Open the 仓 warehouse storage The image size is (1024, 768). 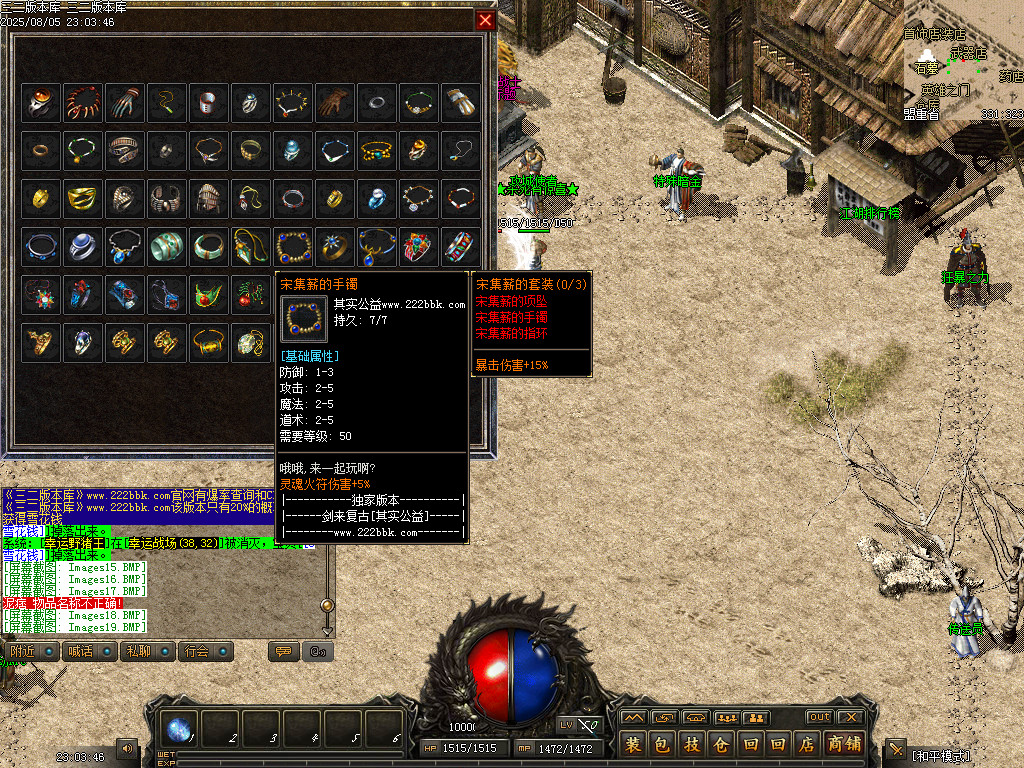pyautogui.click(x=720, y=744)
